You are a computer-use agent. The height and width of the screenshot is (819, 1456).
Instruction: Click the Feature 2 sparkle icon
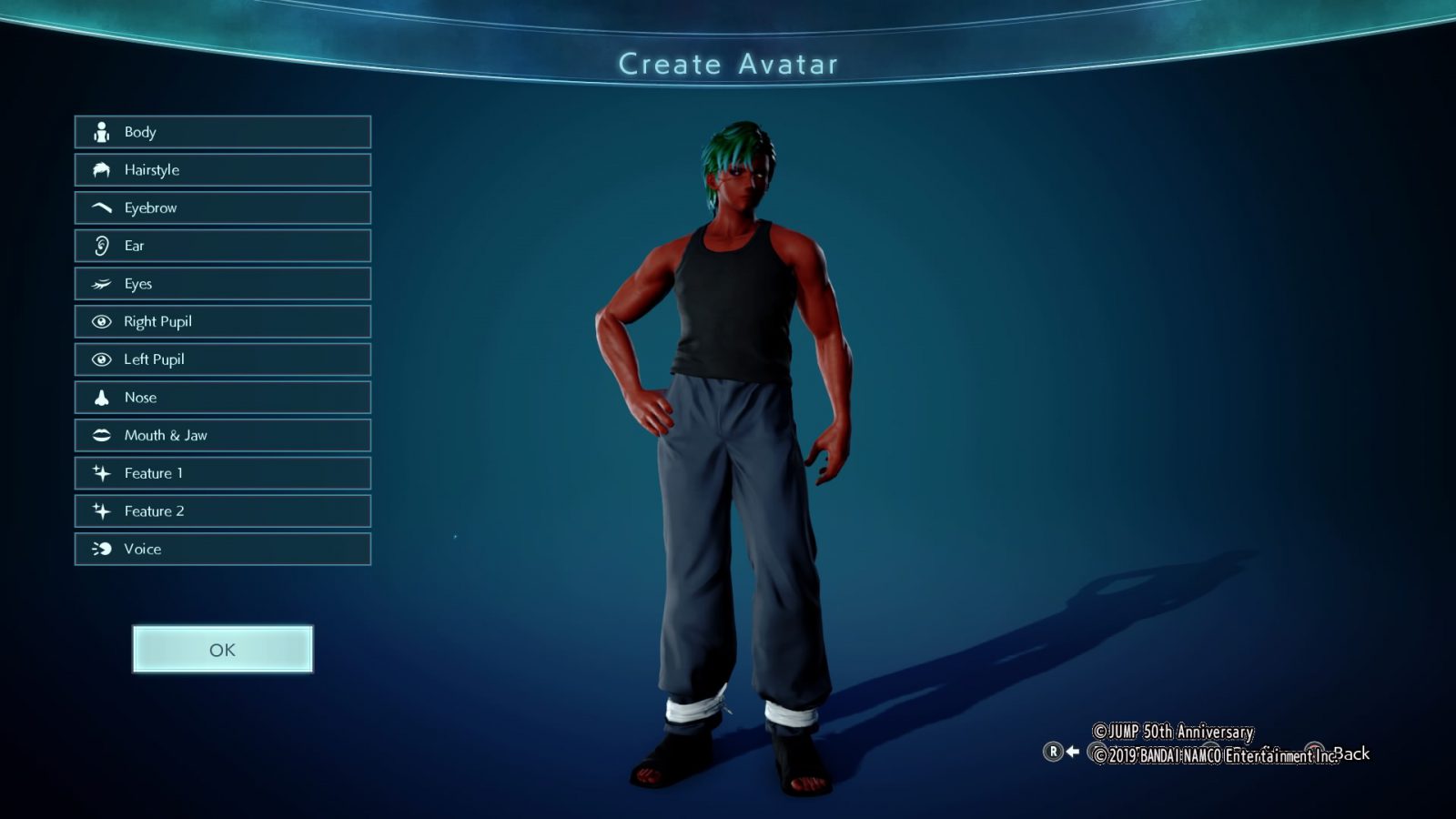click(100, 511)
